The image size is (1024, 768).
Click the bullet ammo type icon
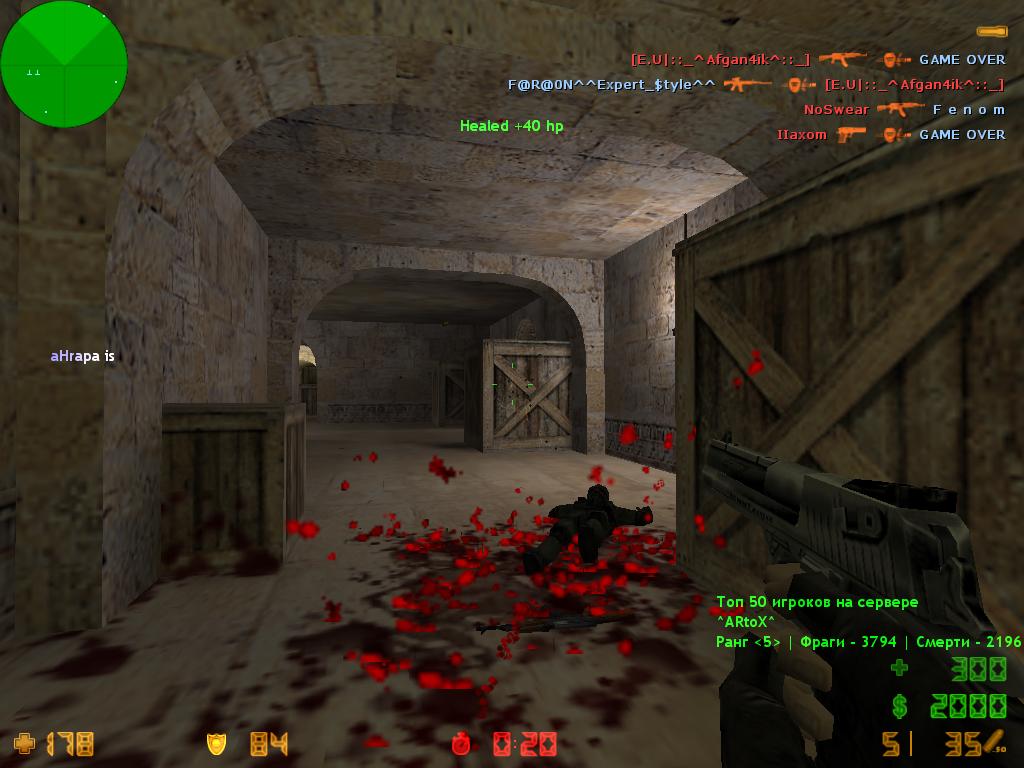pyautogui.click(x=993, y=743)
